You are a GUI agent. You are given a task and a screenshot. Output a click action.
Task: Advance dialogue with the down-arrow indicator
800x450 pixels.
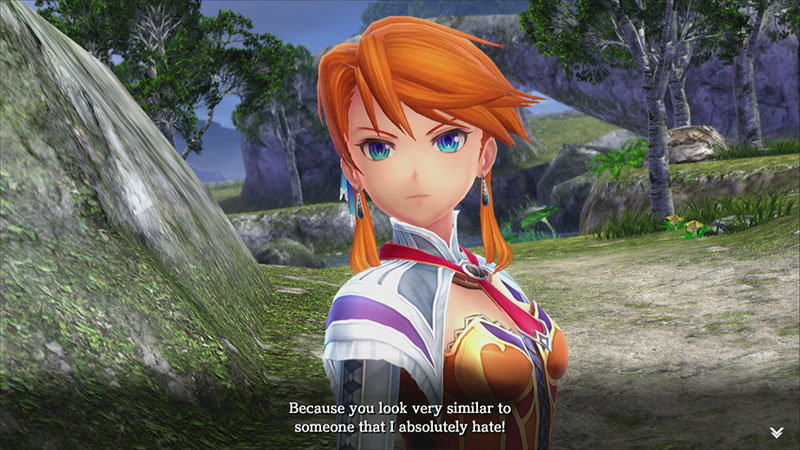pos(776,432)
